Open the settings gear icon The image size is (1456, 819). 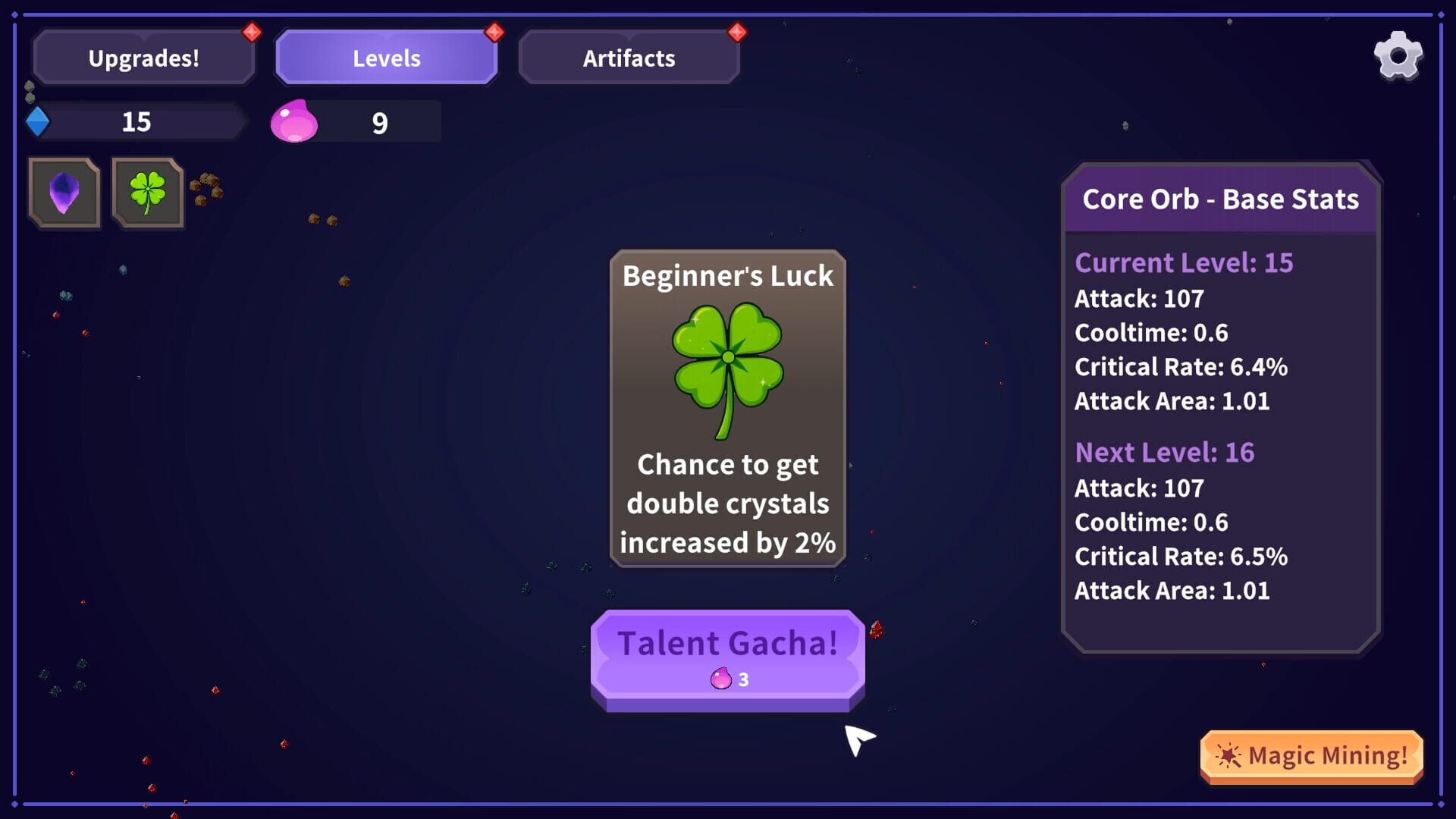pyautogui.click(x=1398, y=55)
